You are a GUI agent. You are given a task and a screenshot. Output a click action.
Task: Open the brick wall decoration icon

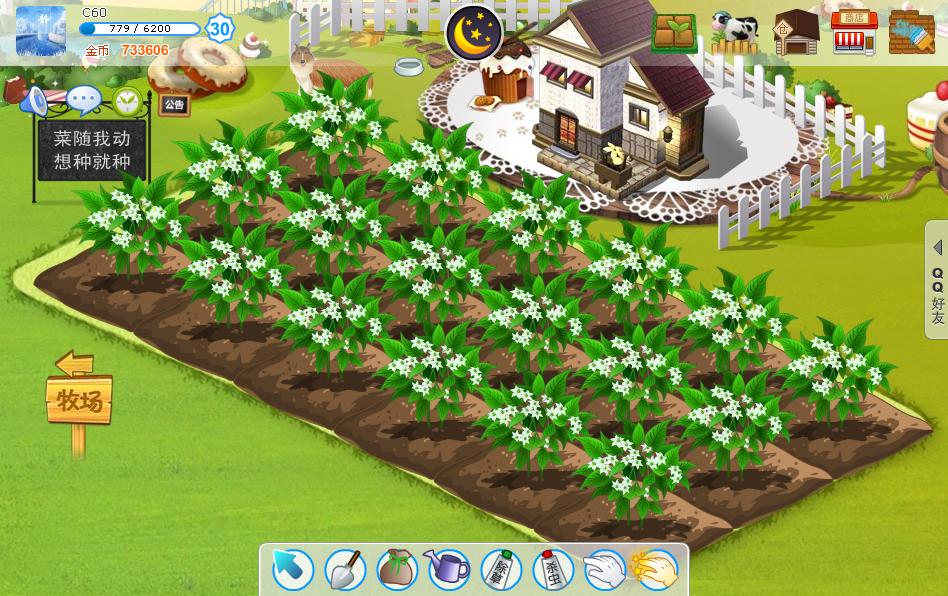point(911,32)
